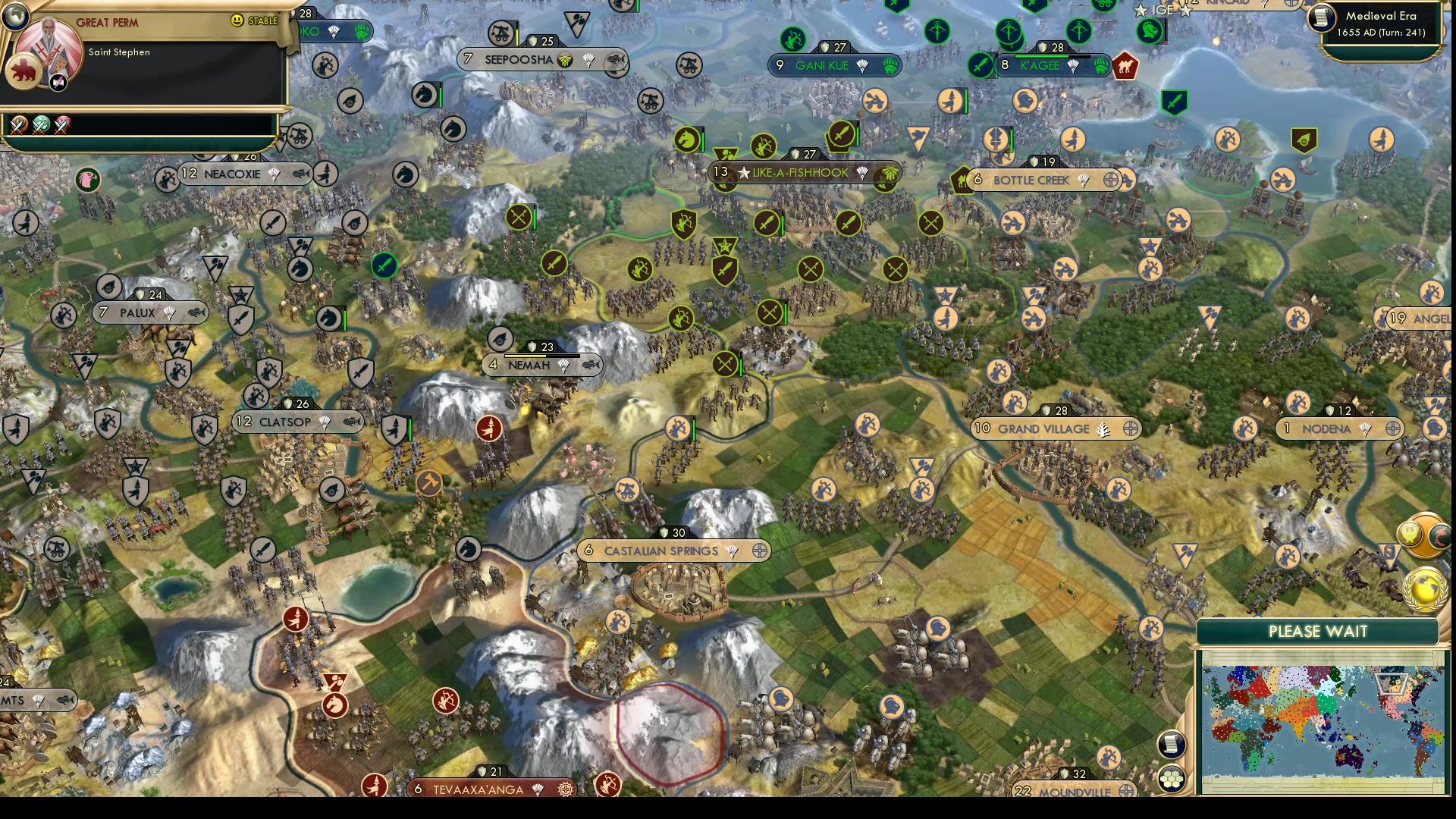Select the Like-A-Fishhook capital banner
1456x819 pixels.
tap(796, 173)
